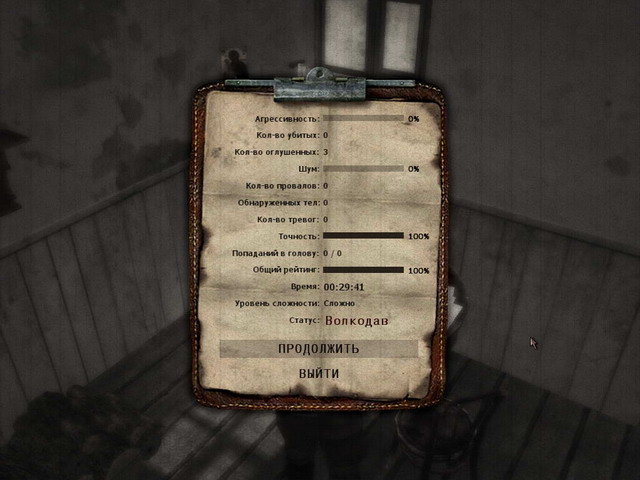Click the ПРОДОЛЖИТЬ button to continue
This screenshot has width=640, height=480.
(x=318, y=349)
